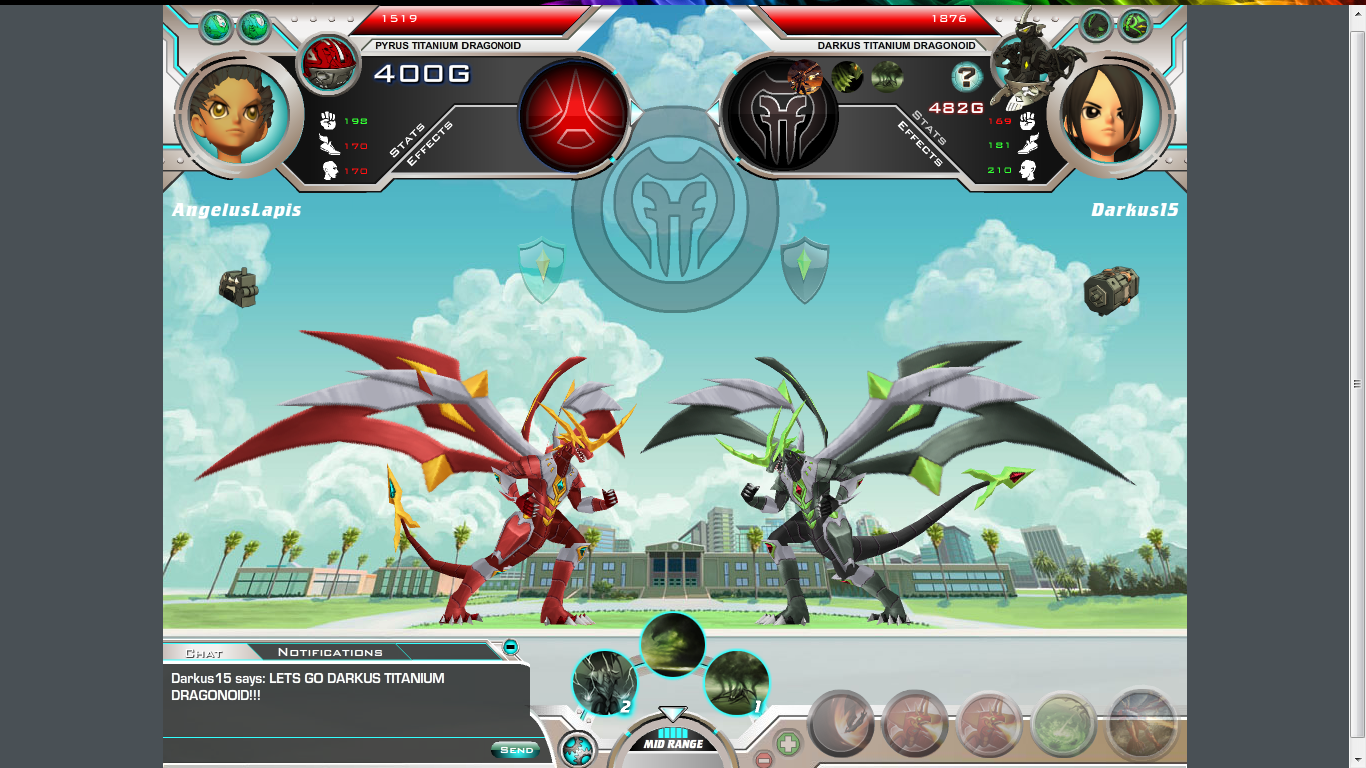The width and height of the screenshot is (1366, 768).
Task: Show Stats on Pyrus Titanium Dragonoid panel
Action: click(x=408, y=141)
